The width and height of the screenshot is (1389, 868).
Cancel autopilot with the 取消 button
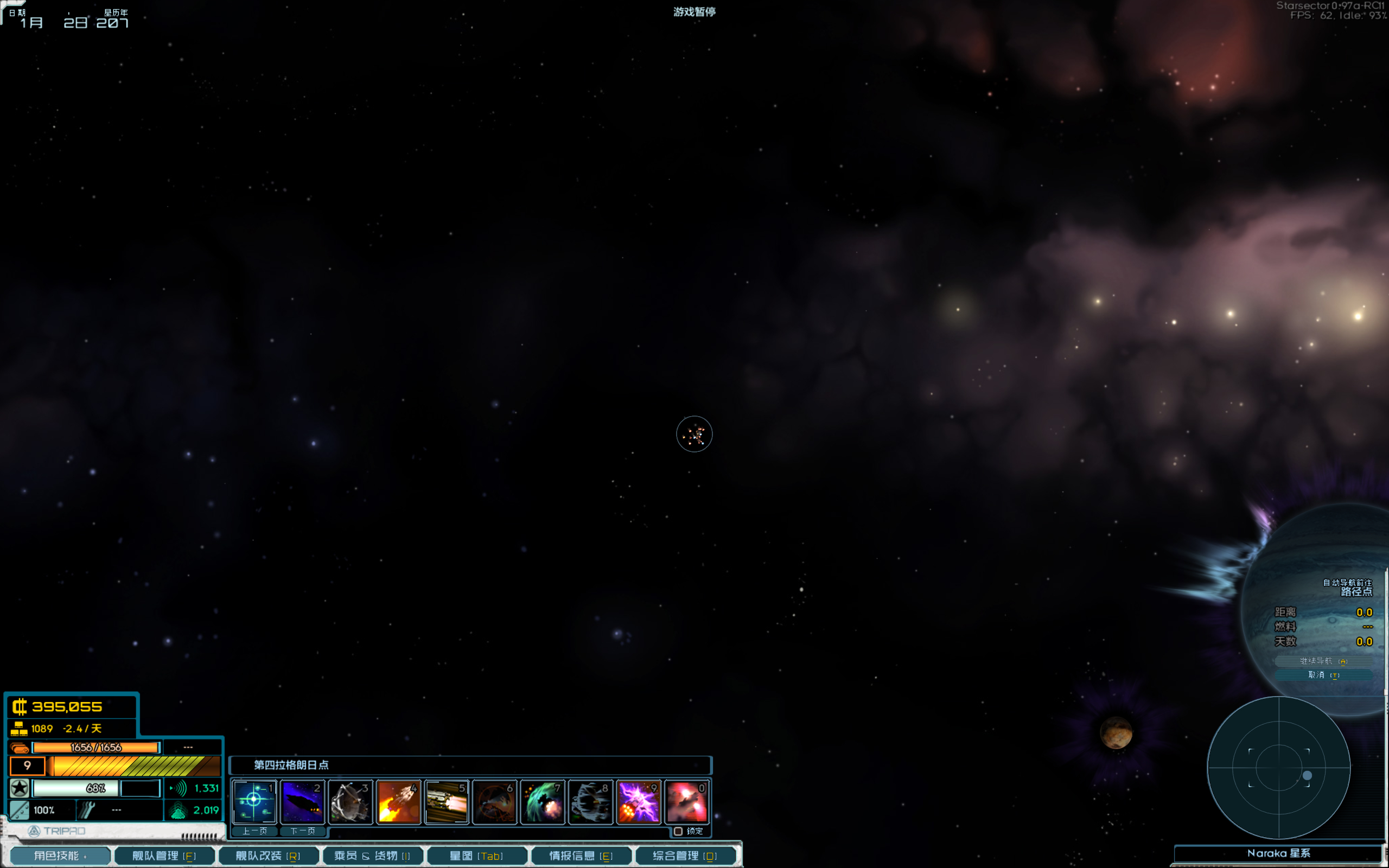(1323, 675)
